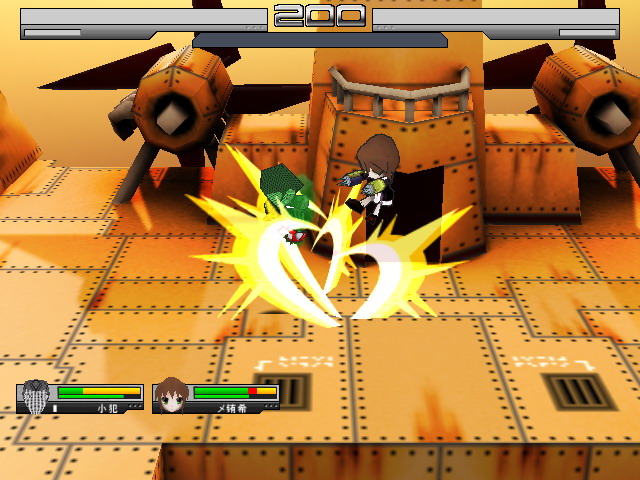Select the brown-haired girl portrait
Screen dimensions: 640x480
point(172,395)
